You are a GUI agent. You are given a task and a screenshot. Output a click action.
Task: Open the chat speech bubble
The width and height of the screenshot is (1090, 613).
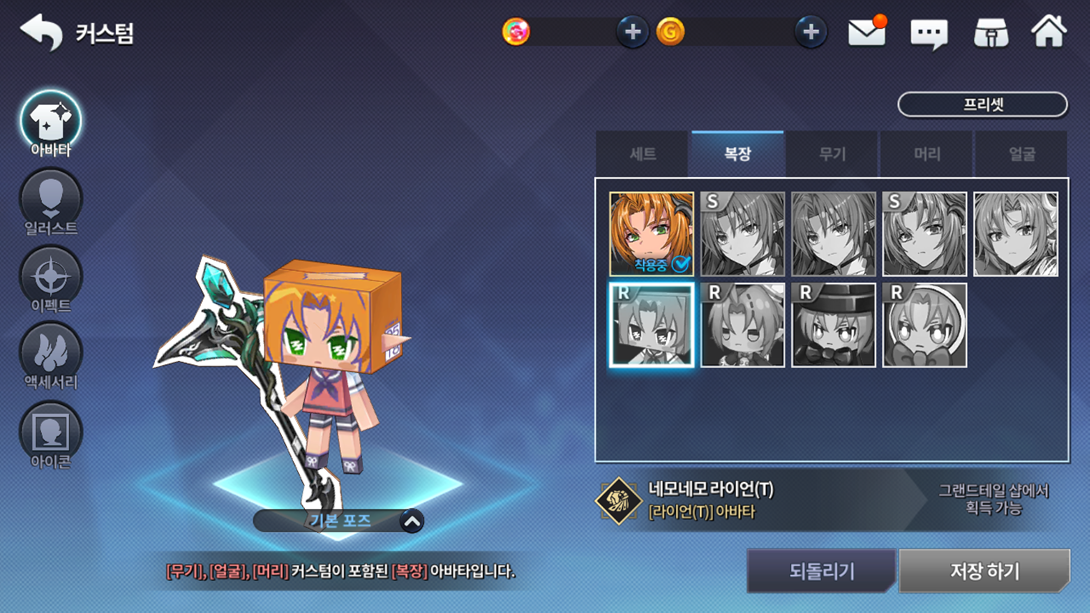click(x=928, y=34)
